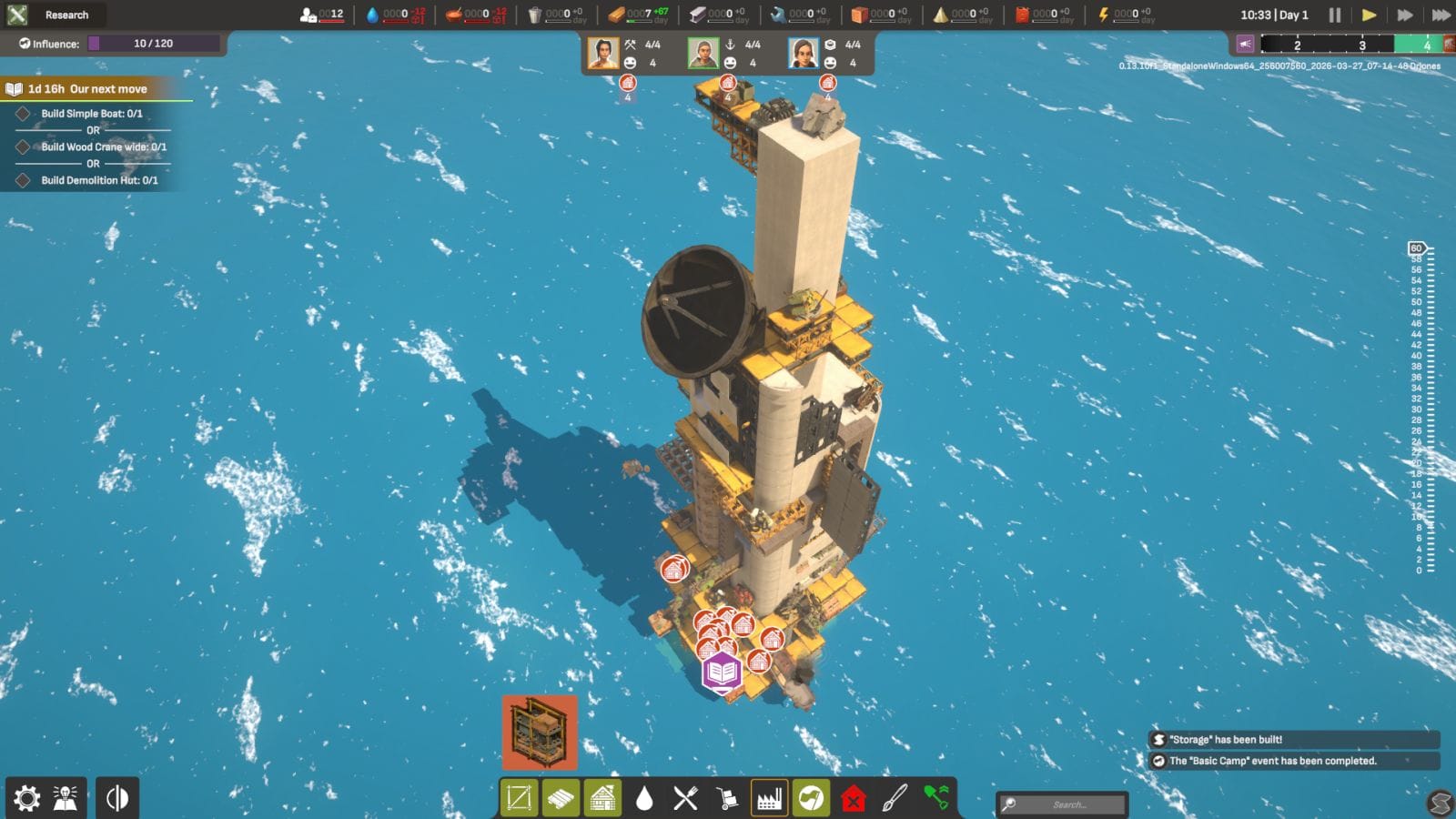The height and width of the screenshot is (819, 1456).
Task: Select the logistics cart tool
Action: pos(727,798)
